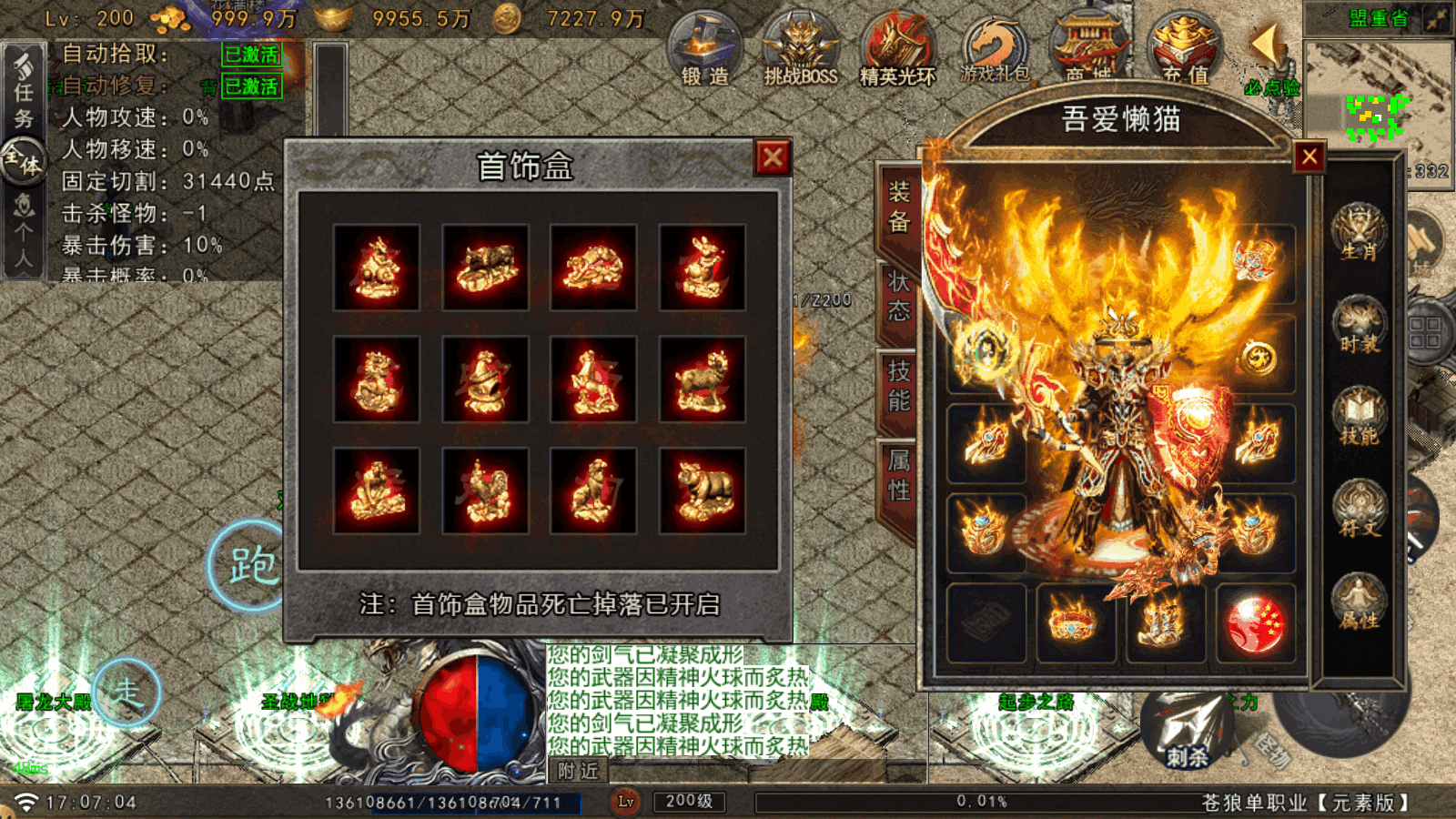Close the 吾爱懒猫 character panel
This screenshot has width=1456, height=819.
1309,157
